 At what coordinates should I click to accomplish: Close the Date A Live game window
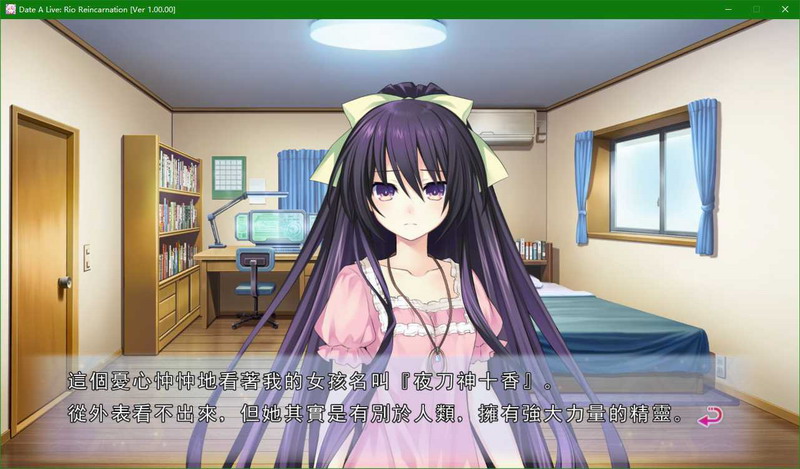(x=784, y=9)
